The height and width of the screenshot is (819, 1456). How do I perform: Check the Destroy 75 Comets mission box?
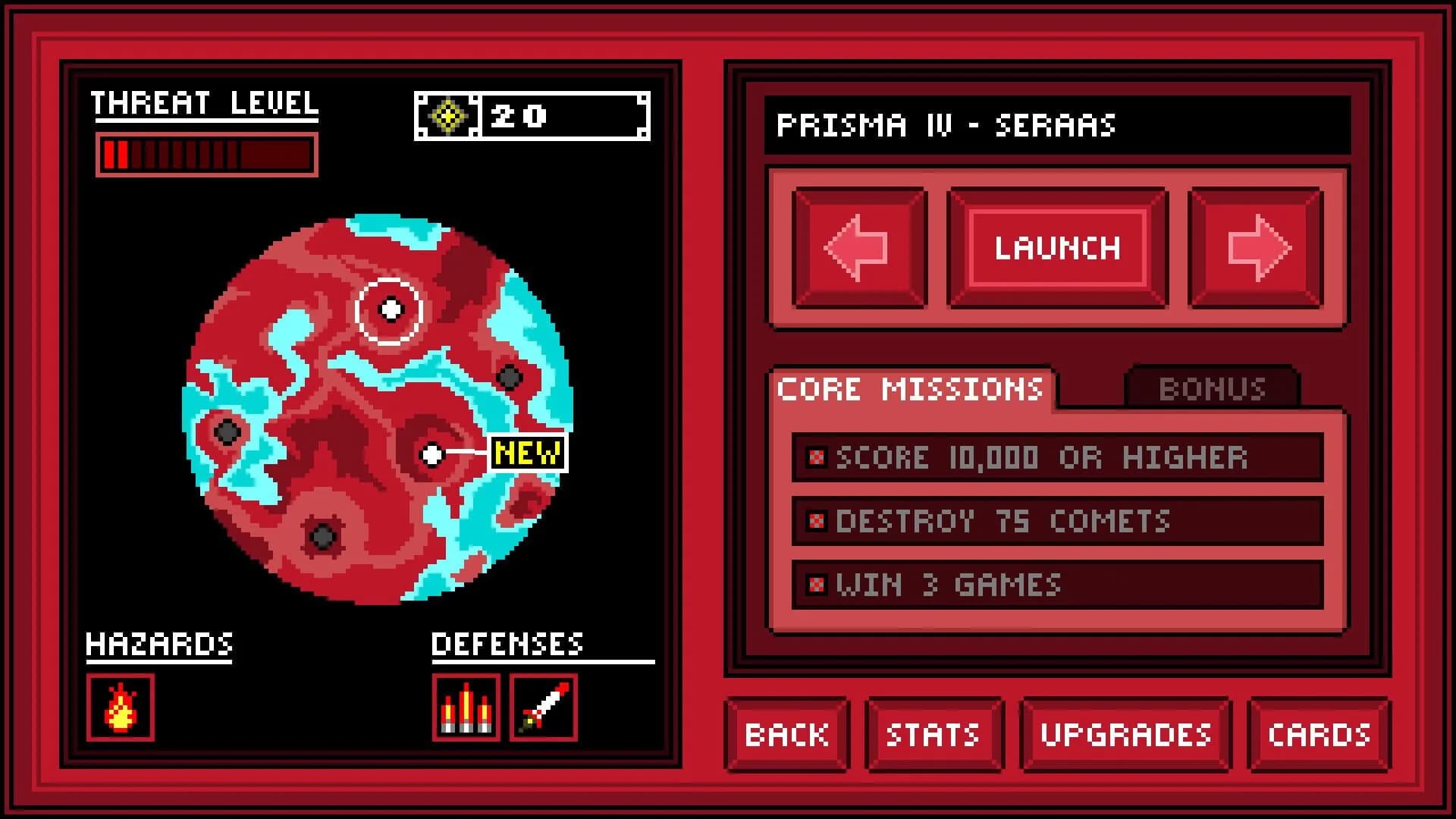click(817, 521)
